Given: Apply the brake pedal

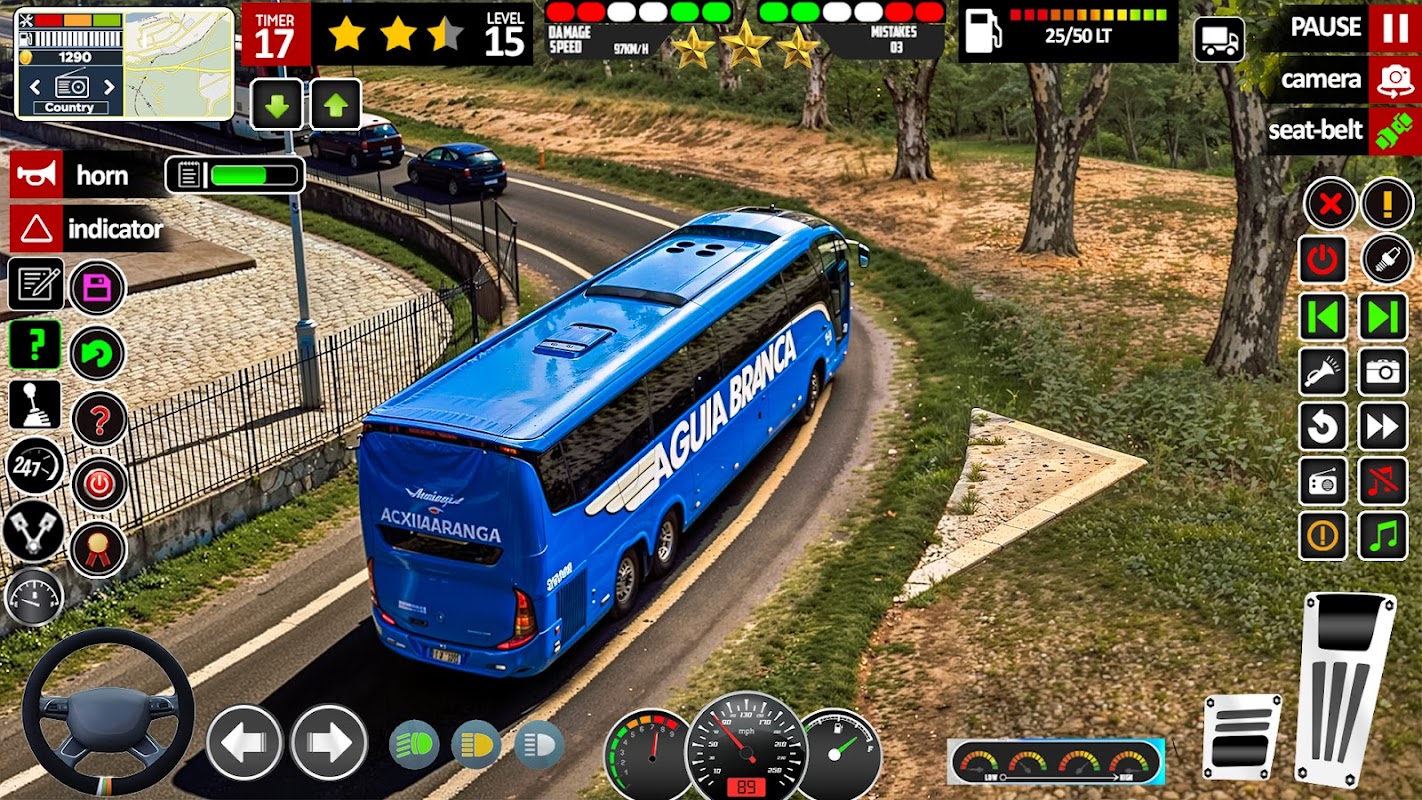Looking at the screenshot, I should click(1241, 736).
